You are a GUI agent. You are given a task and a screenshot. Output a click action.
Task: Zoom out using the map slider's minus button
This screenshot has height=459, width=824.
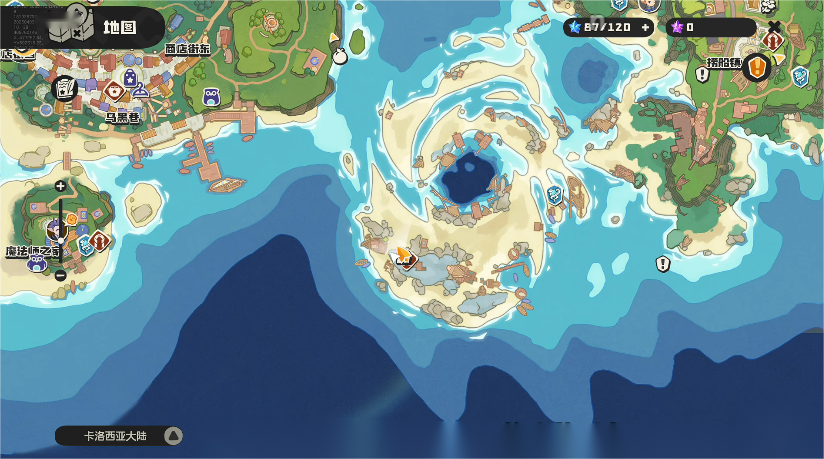[61, 275]
